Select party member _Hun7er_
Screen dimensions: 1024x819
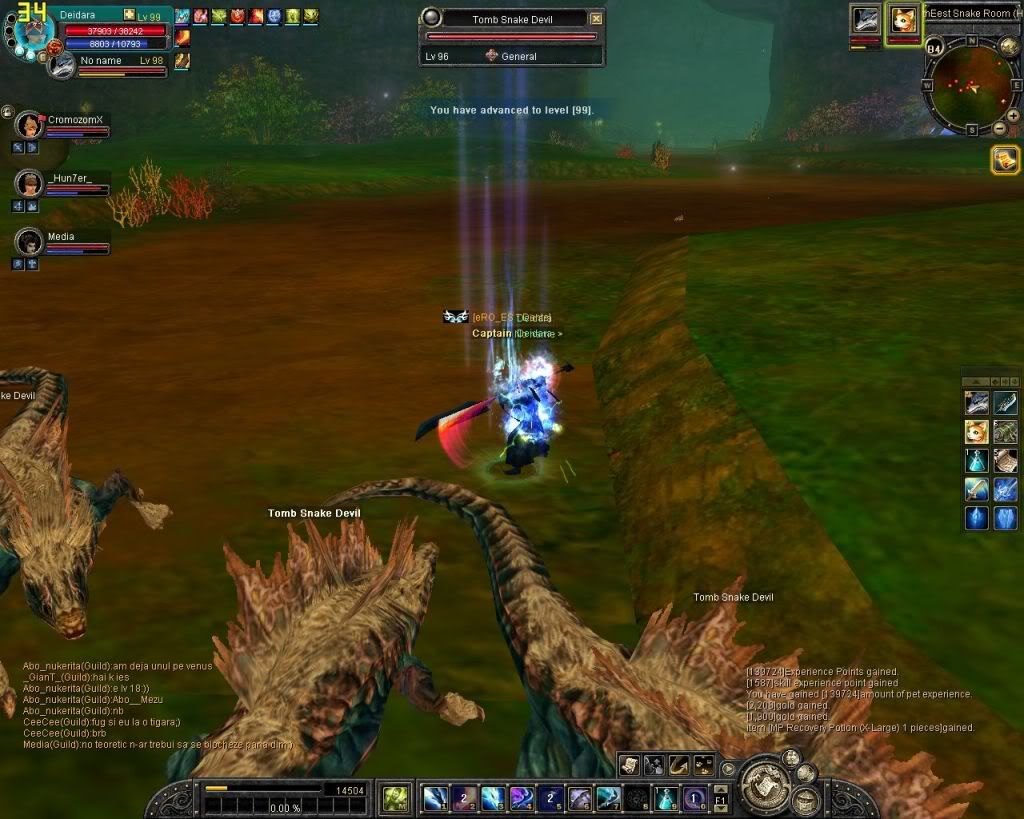(x=29, y=183)
